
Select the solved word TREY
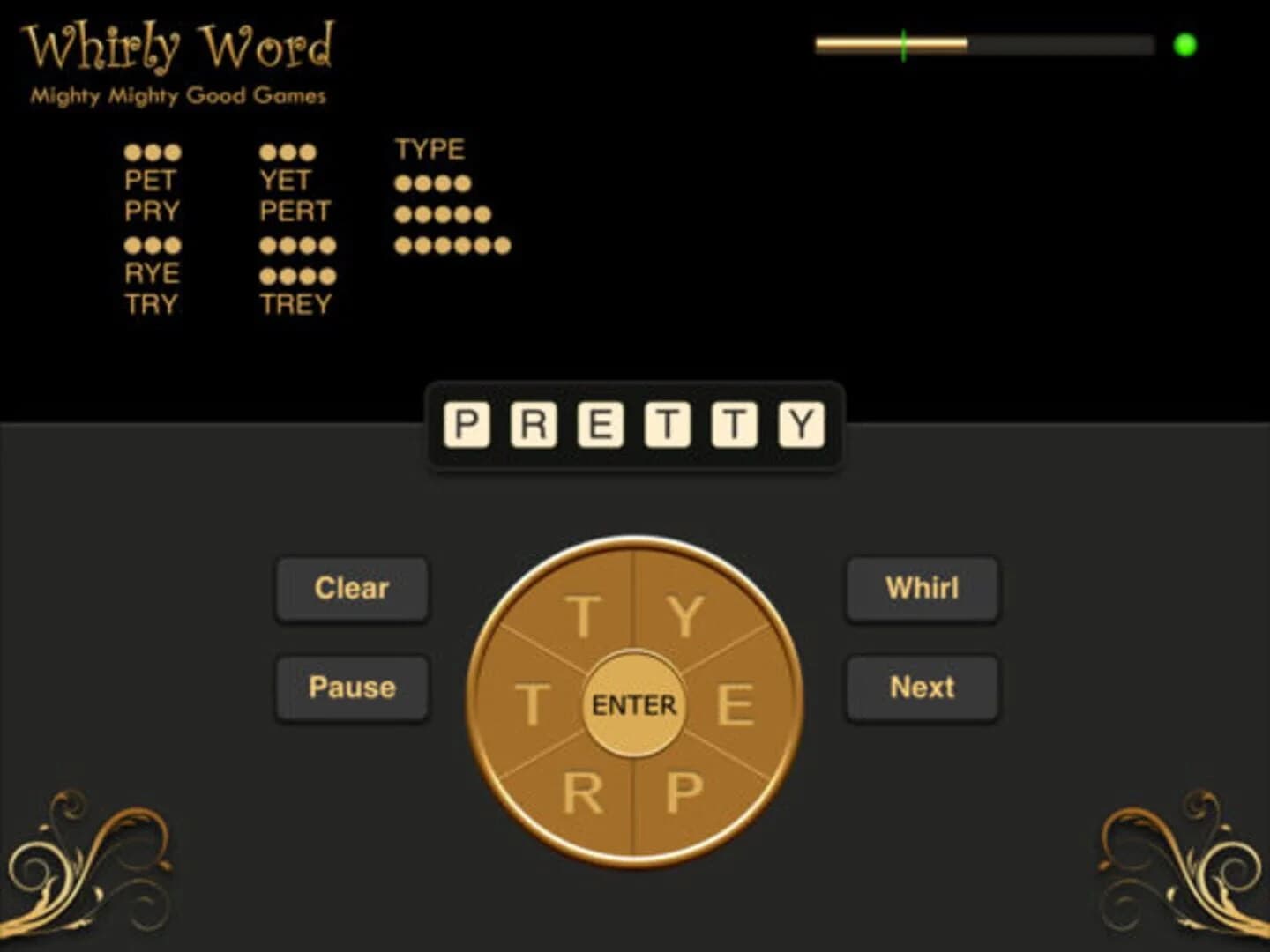(x=295, y=305)
